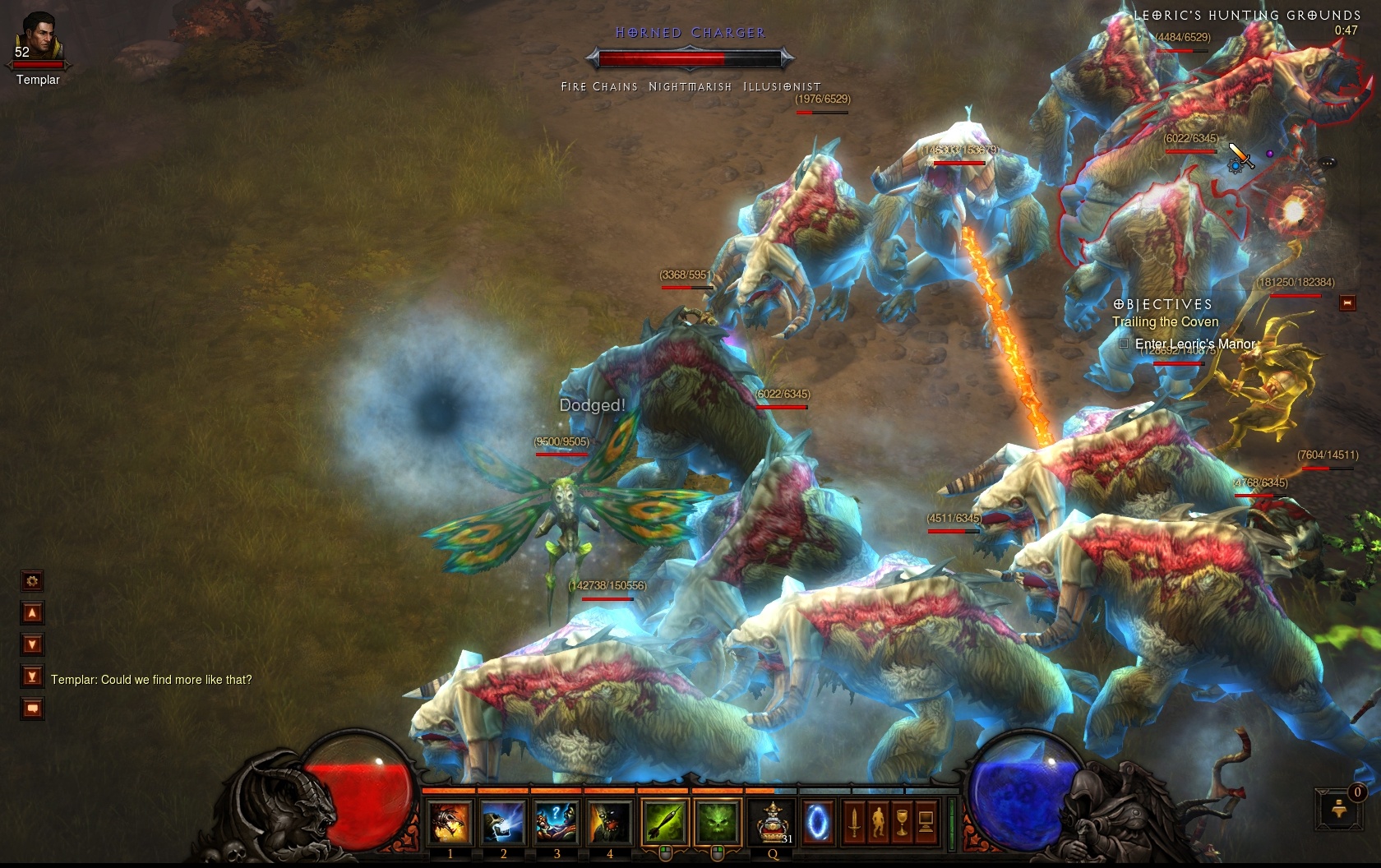Screen dimensions: 1381x868
Task: Click the Templar follower portrait
Action: tap(38, 38)
